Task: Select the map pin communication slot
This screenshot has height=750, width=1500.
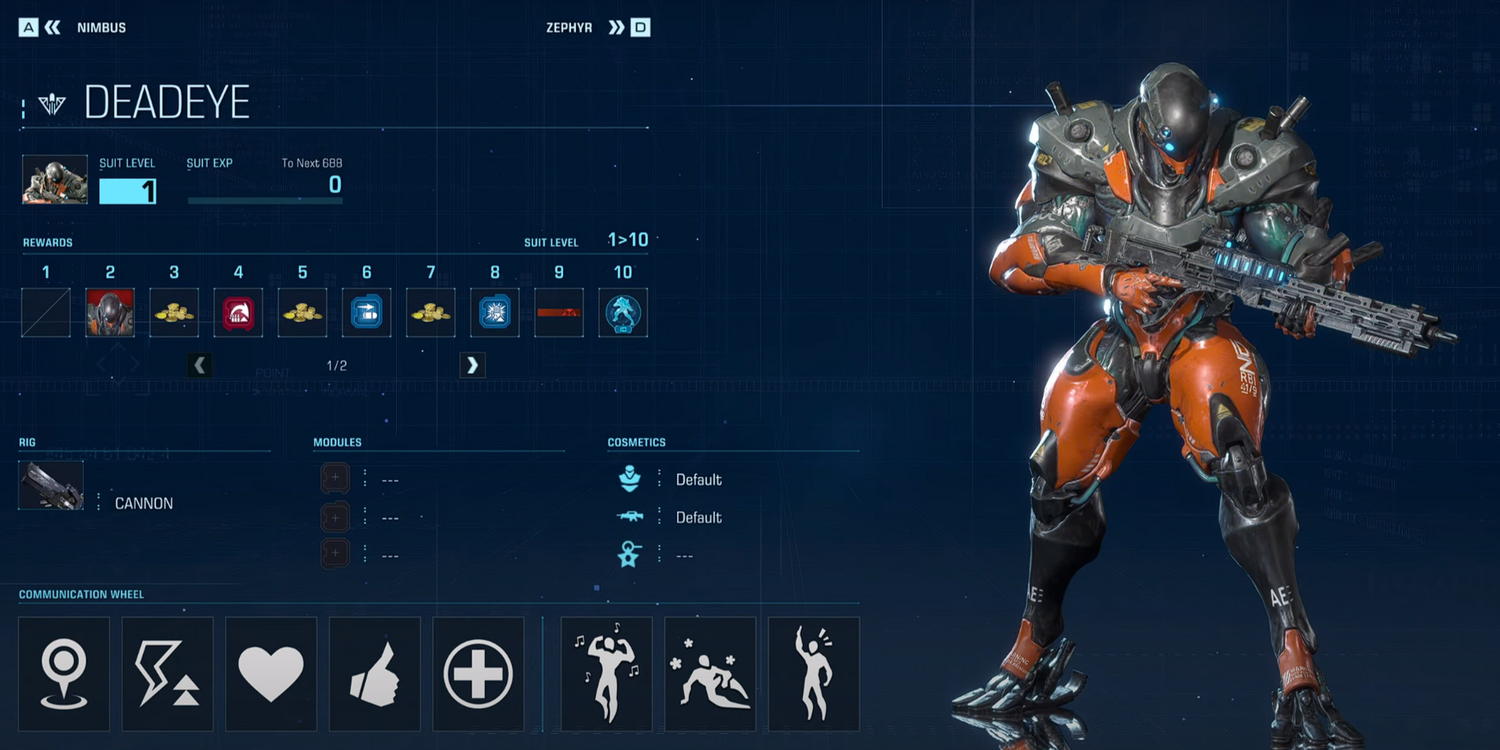Action: point(64,673)
